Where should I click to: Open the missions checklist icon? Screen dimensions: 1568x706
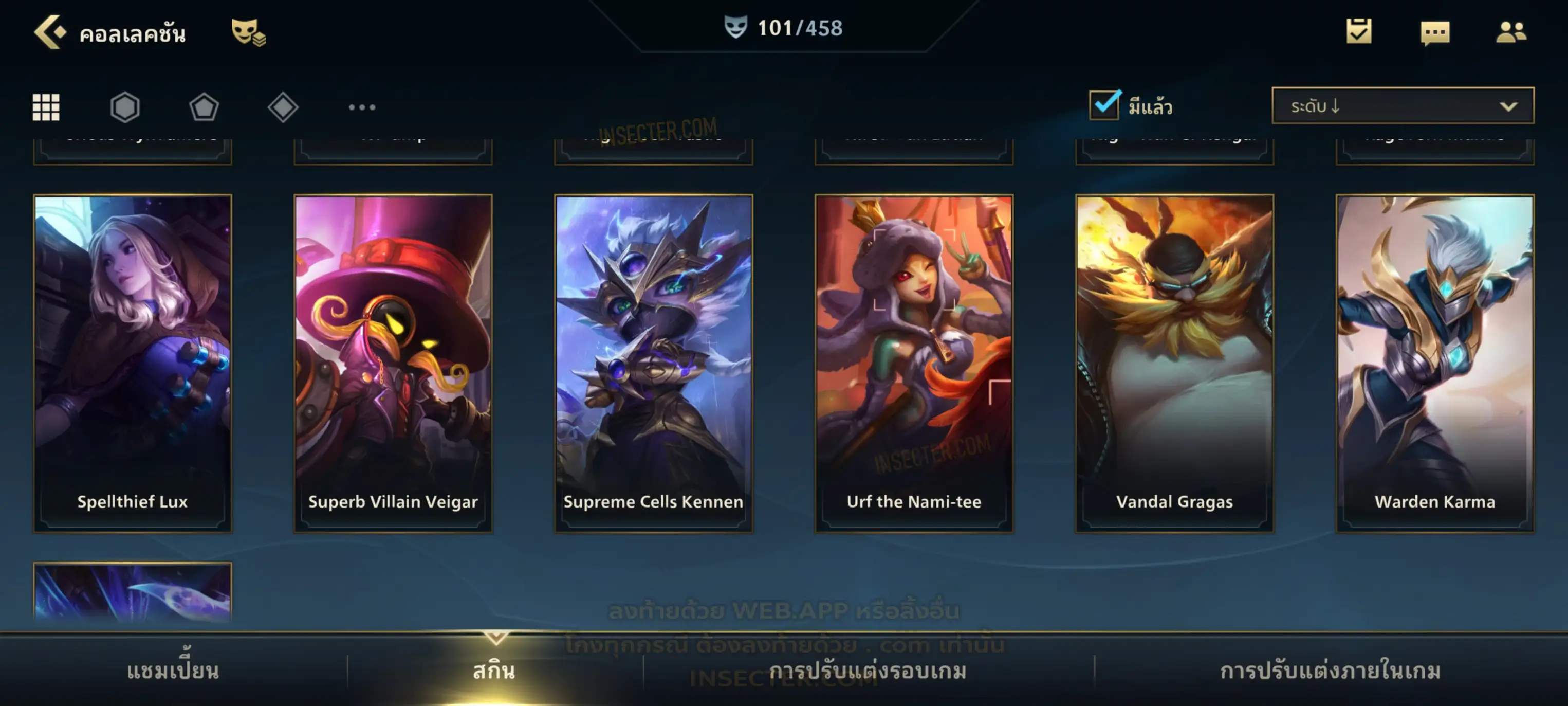click(x=1359, y=32)
